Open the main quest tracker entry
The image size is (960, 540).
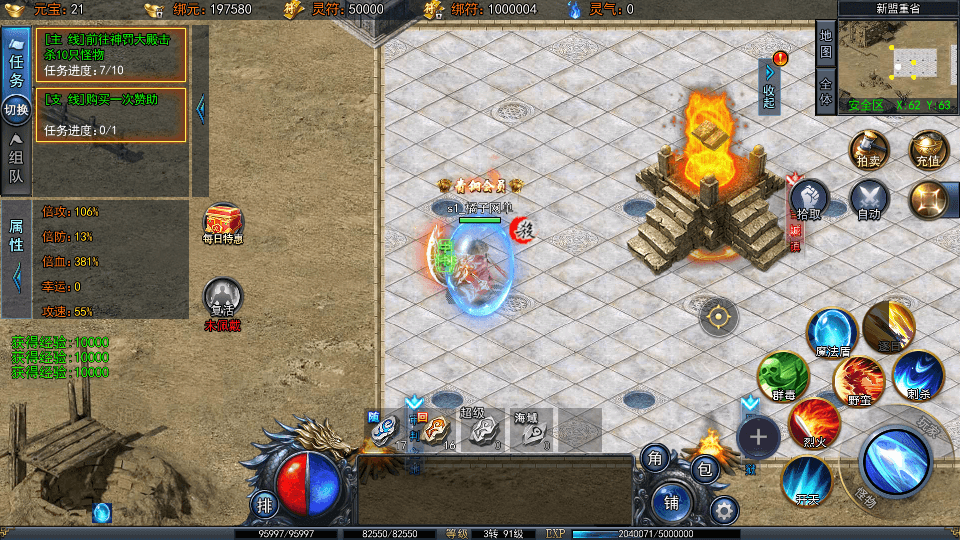coord(111,54)
